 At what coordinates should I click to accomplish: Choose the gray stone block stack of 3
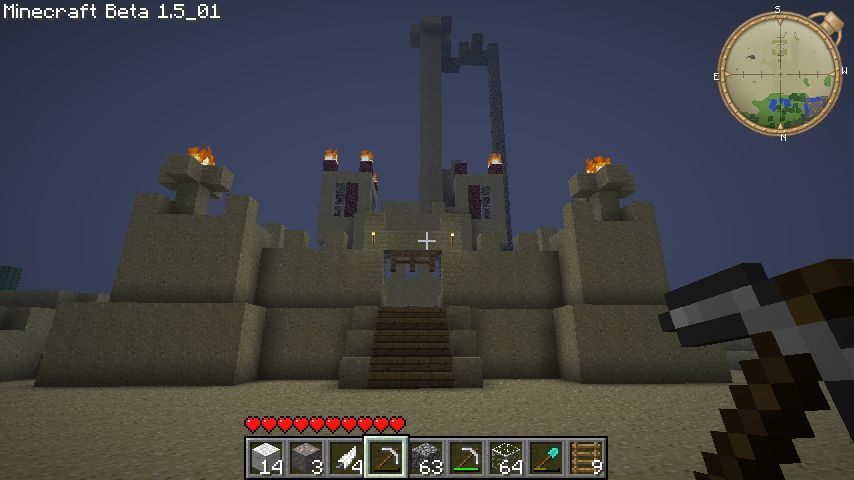click(x=305, y=458)
